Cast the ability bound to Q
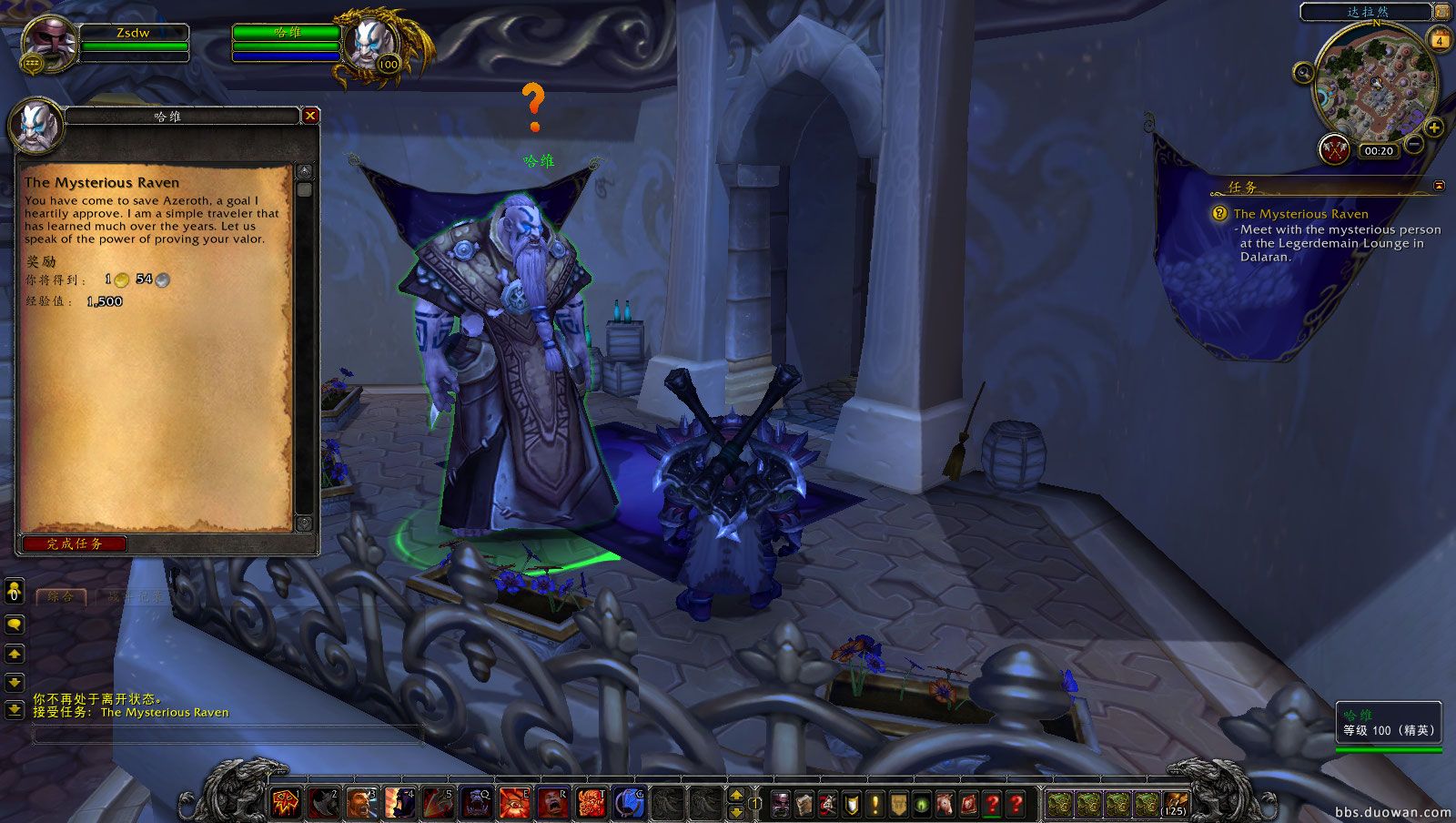1456x823 pixels. (x=474, y=801)
